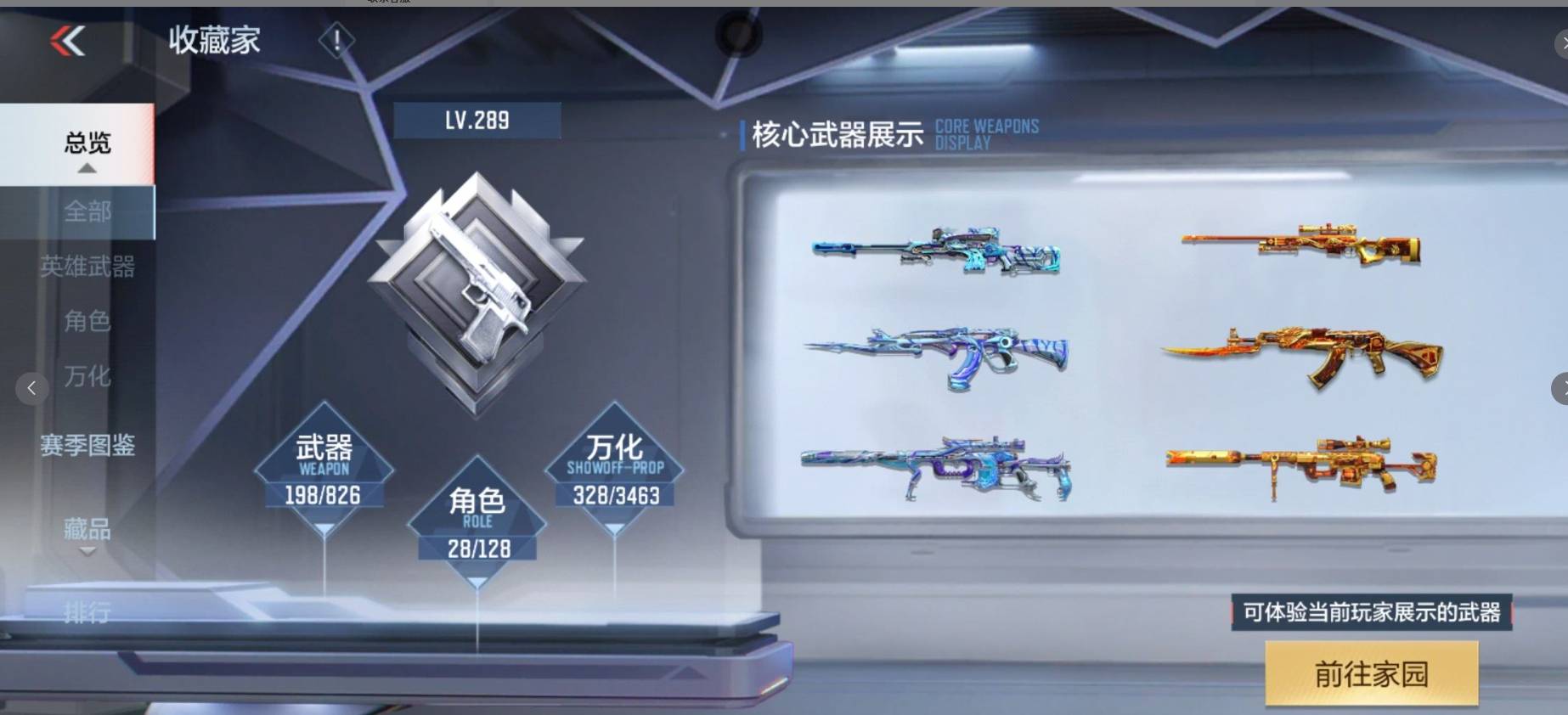This screenshot has height=715, width=1568.
Task: Expand the 藏品 section in sidebar
Action: pyautogui.click(x=87, y=531)
